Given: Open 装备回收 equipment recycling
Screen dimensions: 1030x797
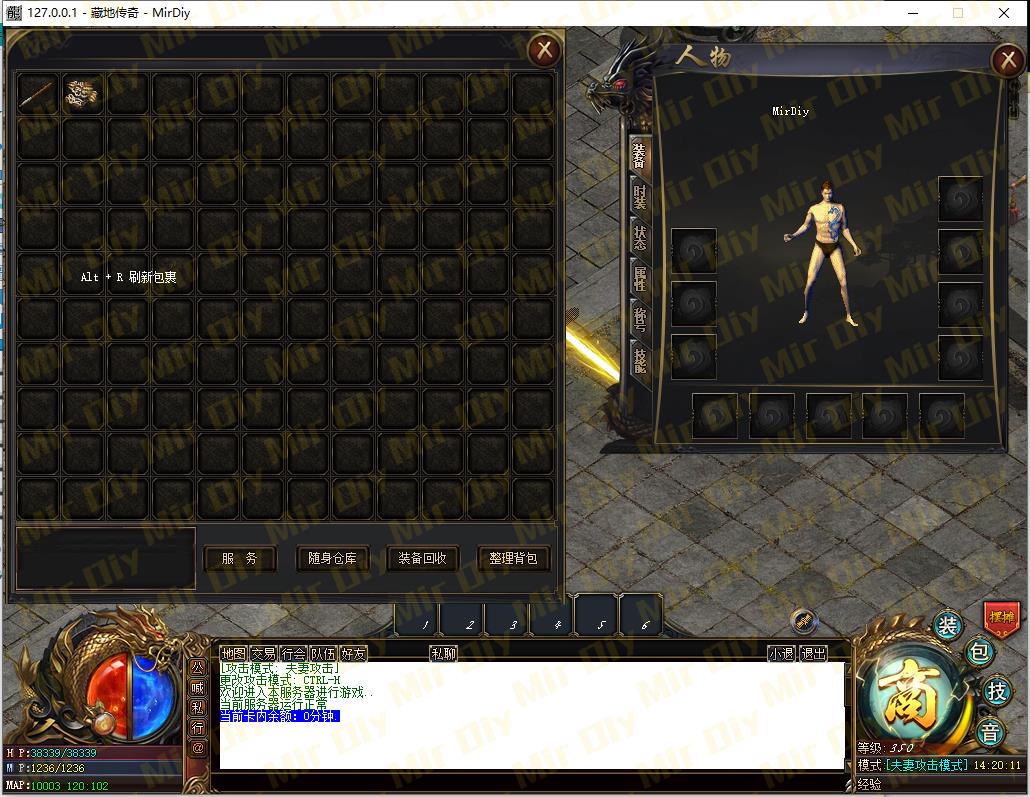Looking at the screenshot, I should (422, 558).
